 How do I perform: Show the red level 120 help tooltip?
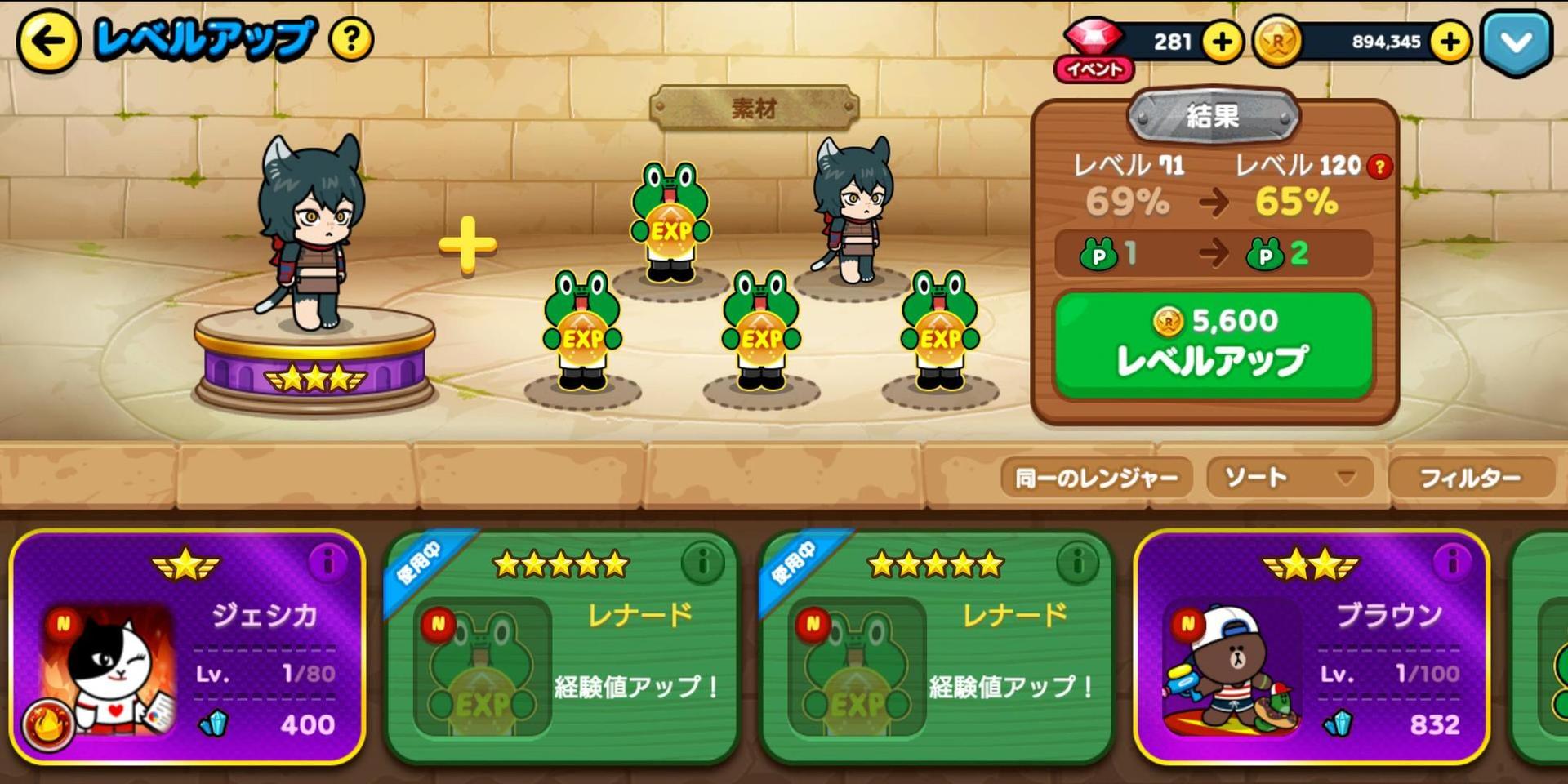click(1380, 167)
